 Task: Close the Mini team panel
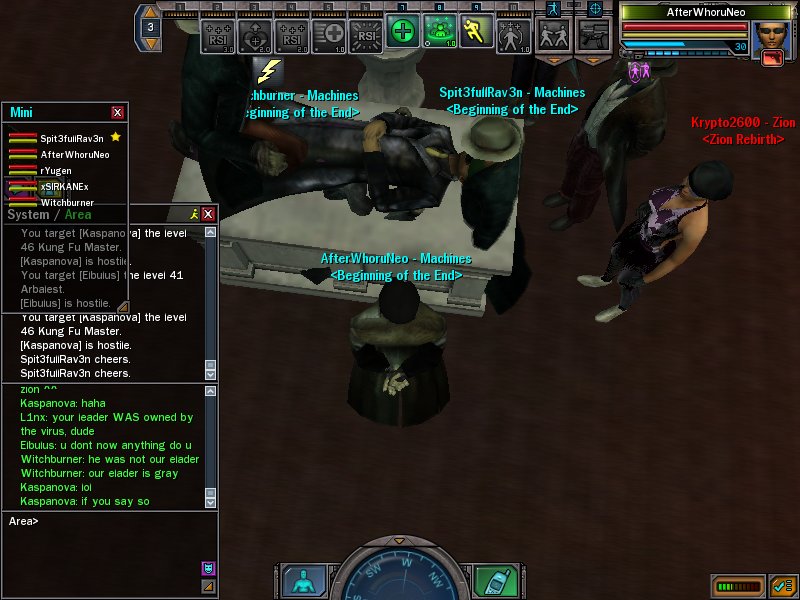pyautogui.click(x=118, y=113)
